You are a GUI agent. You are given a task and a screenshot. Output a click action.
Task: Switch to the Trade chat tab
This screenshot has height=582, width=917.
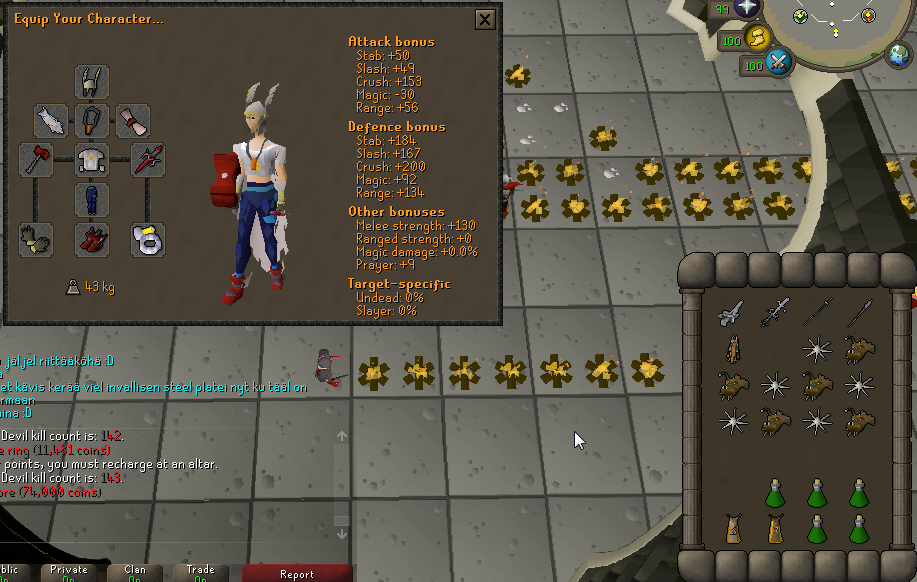click(199, 573)
